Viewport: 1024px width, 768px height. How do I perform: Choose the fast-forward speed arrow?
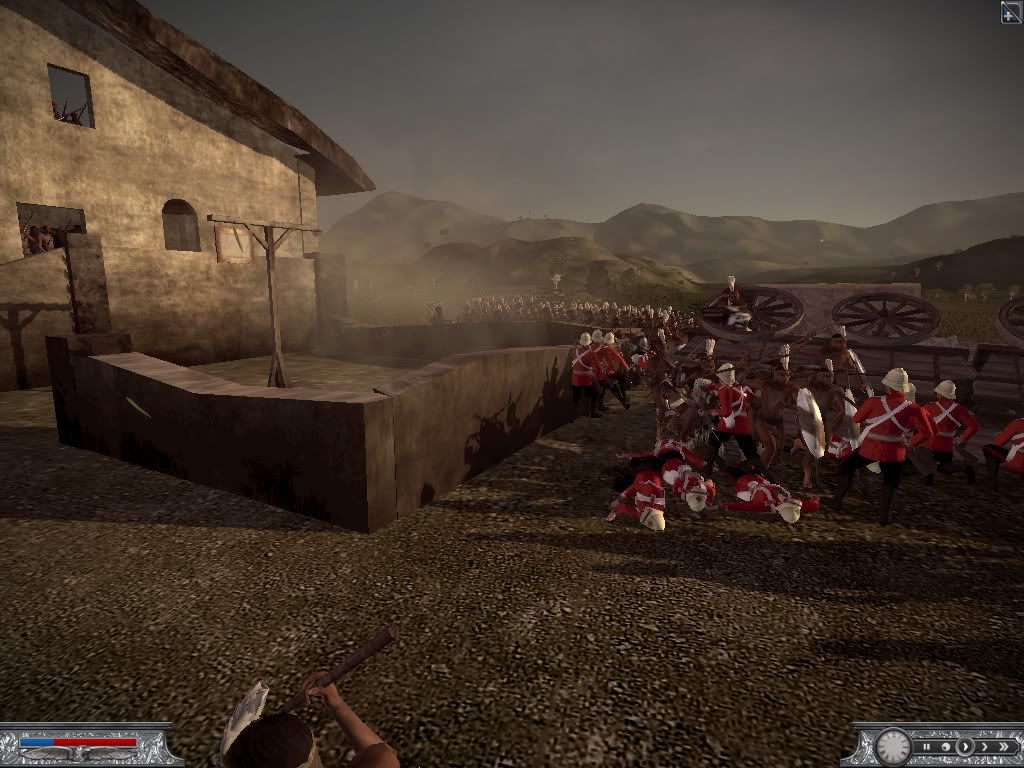[985, 747]
